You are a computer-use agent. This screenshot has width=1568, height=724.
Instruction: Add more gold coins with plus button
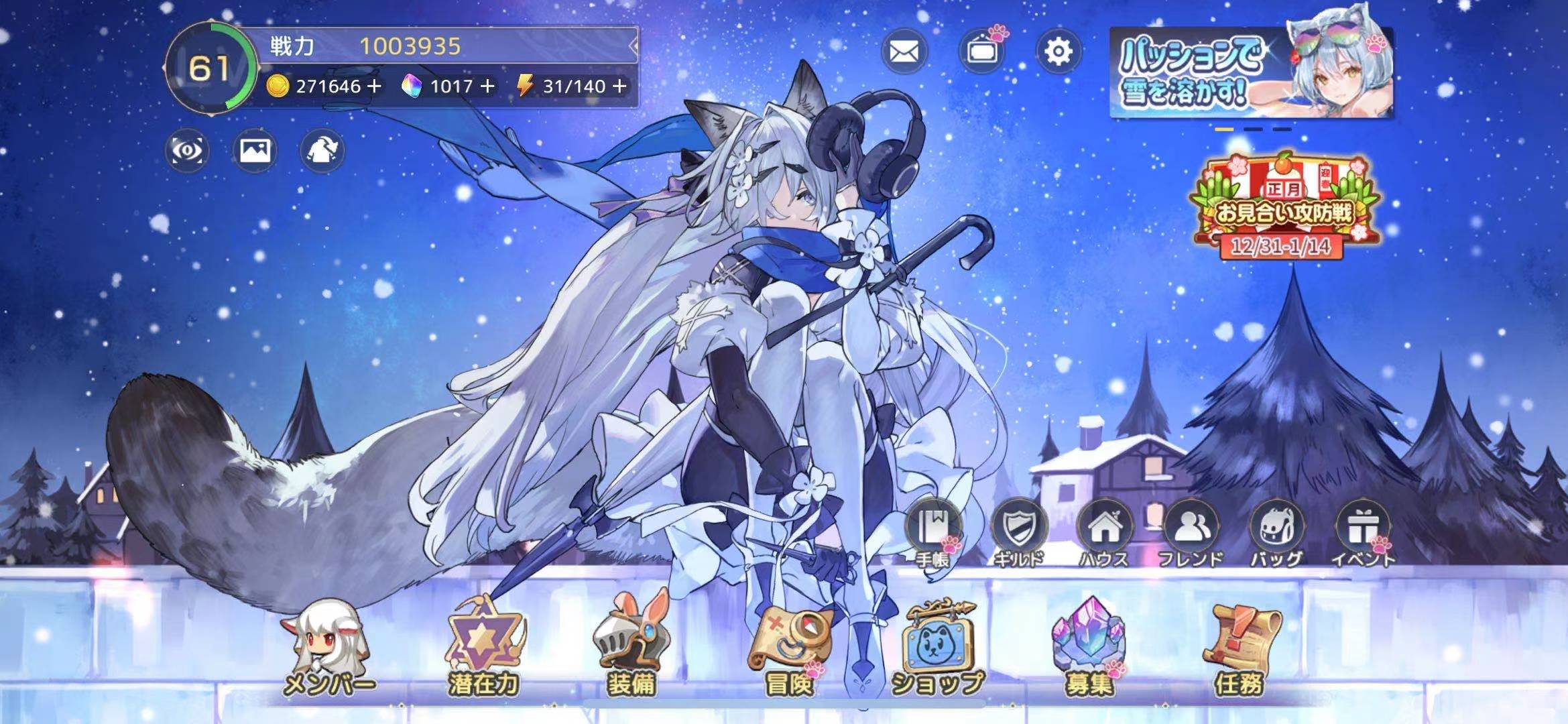375,86
